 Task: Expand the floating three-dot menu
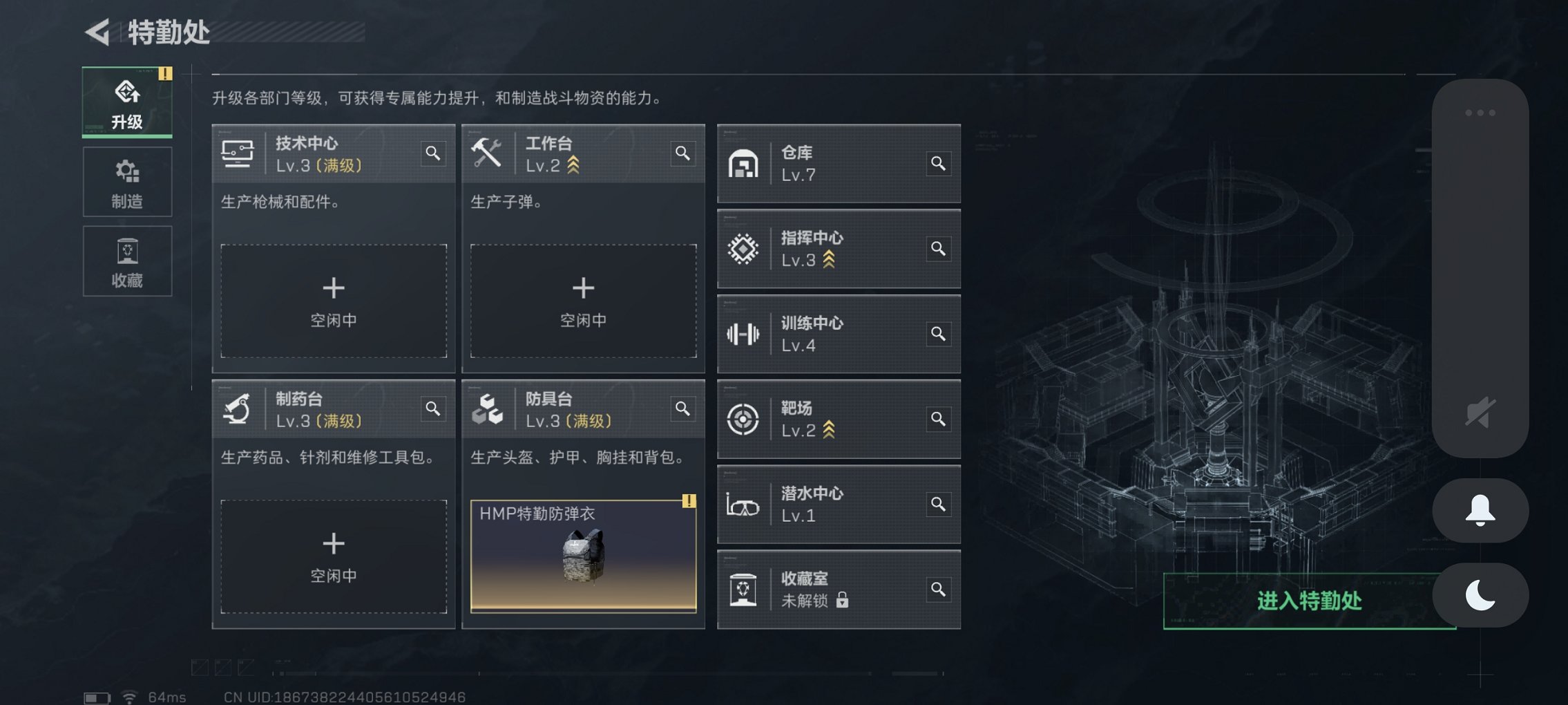(1480, 113)
